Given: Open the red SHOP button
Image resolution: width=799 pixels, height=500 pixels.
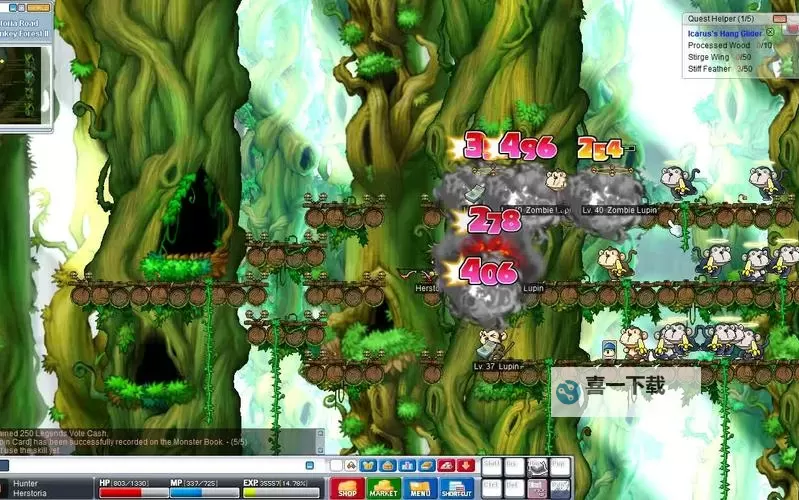Looking at the screenshot, I should tap(347, 489).
